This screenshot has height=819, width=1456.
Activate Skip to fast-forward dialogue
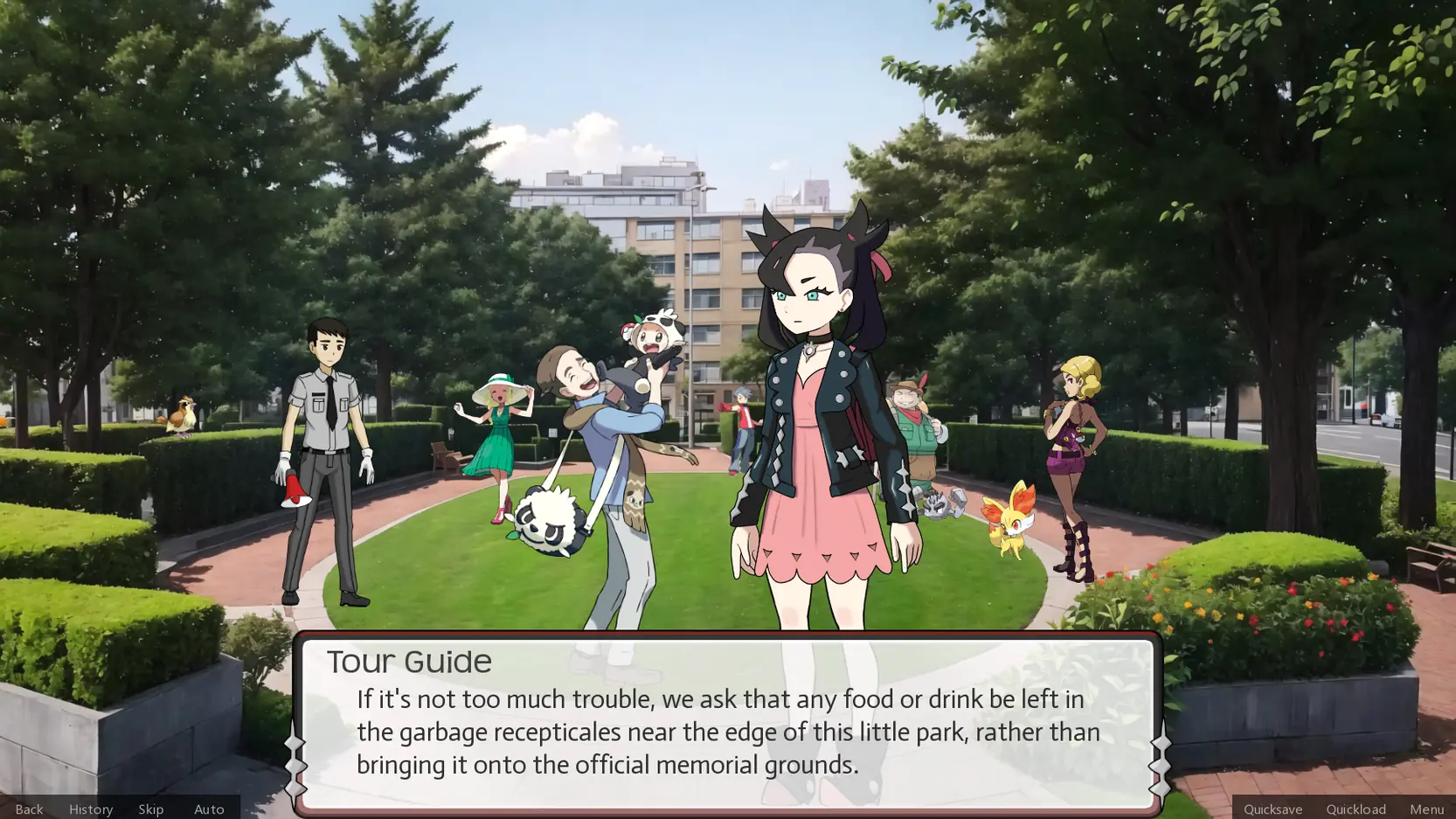(x=150, y=809)
